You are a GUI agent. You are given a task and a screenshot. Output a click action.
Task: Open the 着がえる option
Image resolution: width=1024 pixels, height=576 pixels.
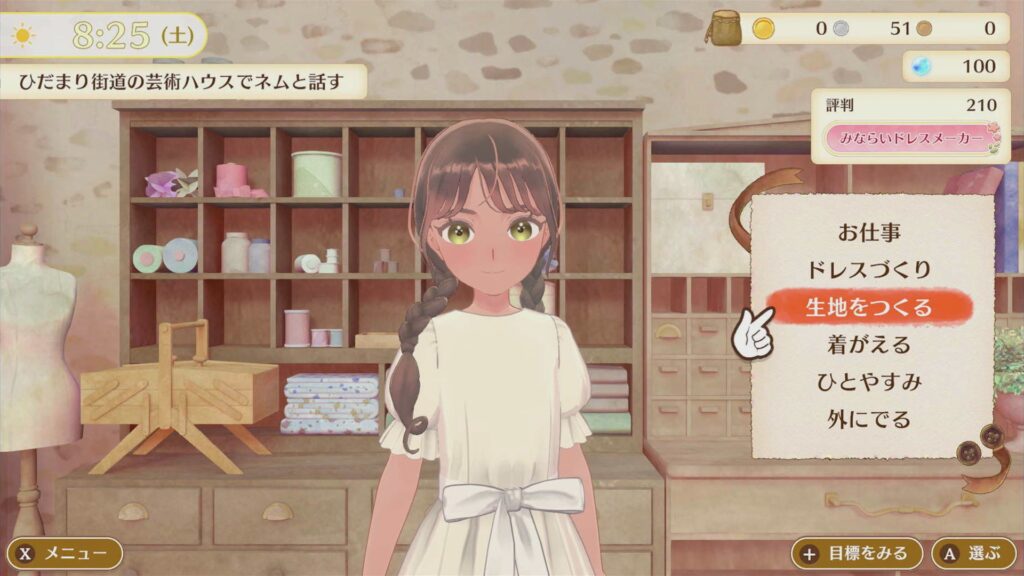(868, 344)
